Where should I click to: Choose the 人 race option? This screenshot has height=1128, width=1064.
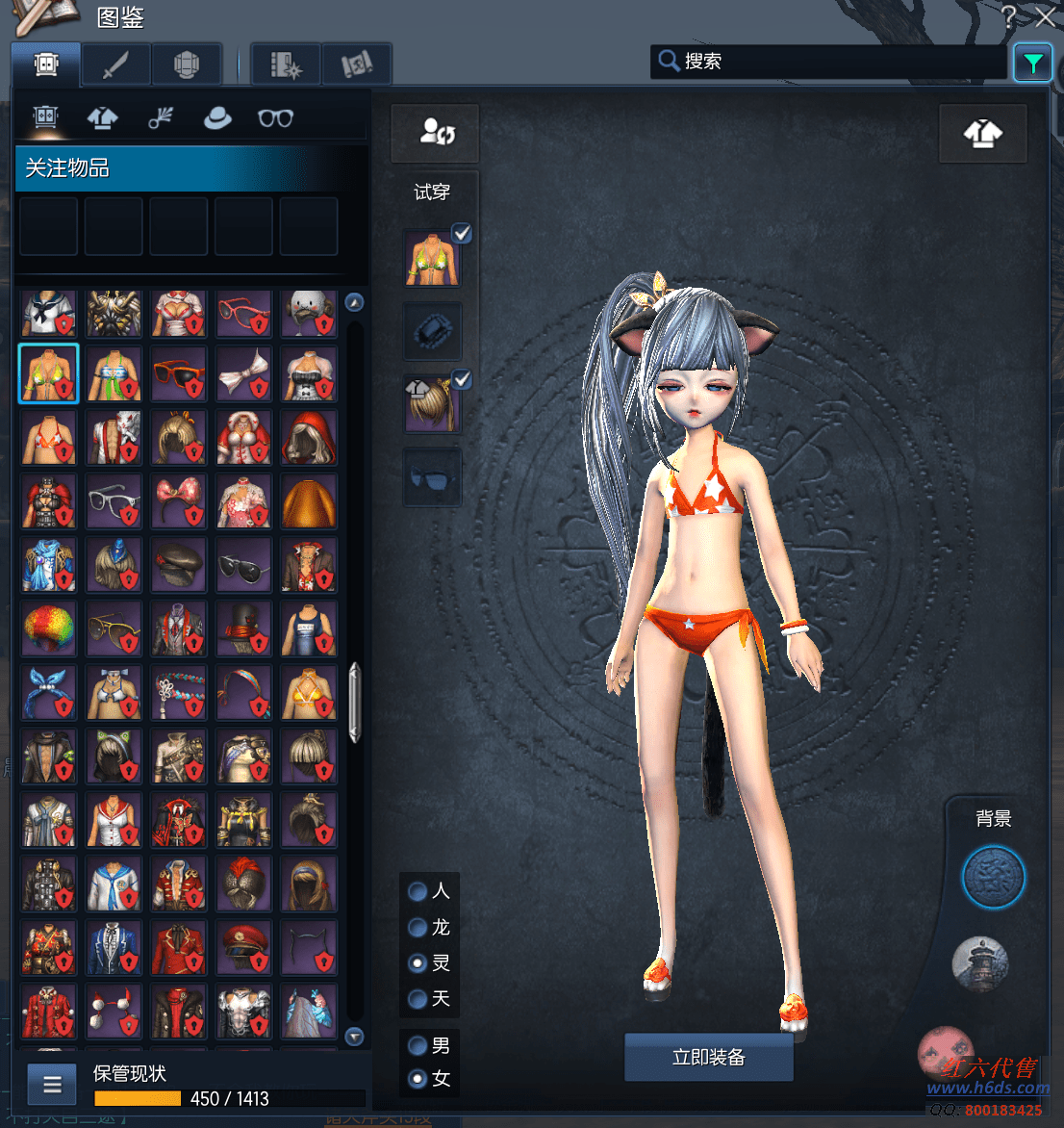418,891
